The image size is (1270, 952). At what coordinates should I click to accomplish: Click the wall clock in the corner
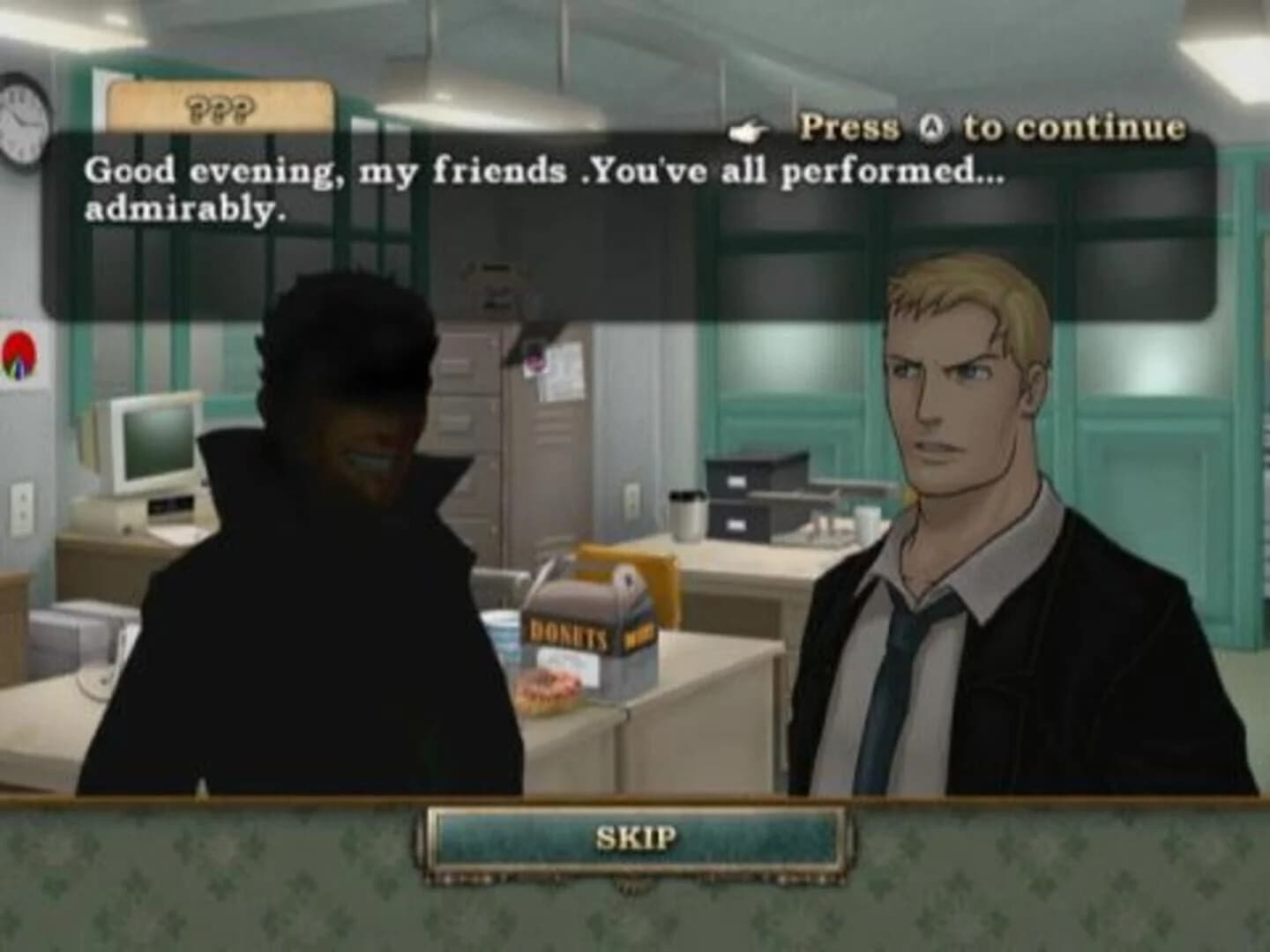coord(19,117)
